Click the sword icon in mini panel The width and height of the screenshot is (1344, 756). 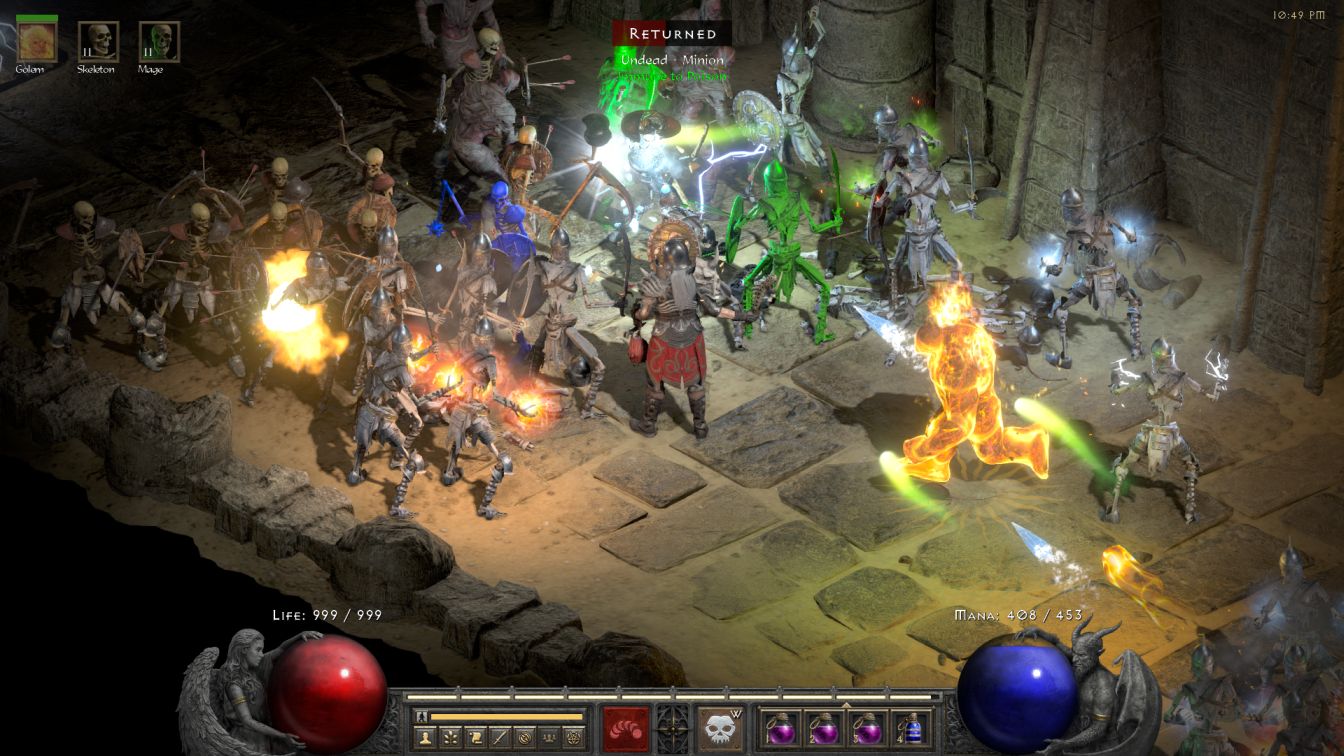[499, 737]
